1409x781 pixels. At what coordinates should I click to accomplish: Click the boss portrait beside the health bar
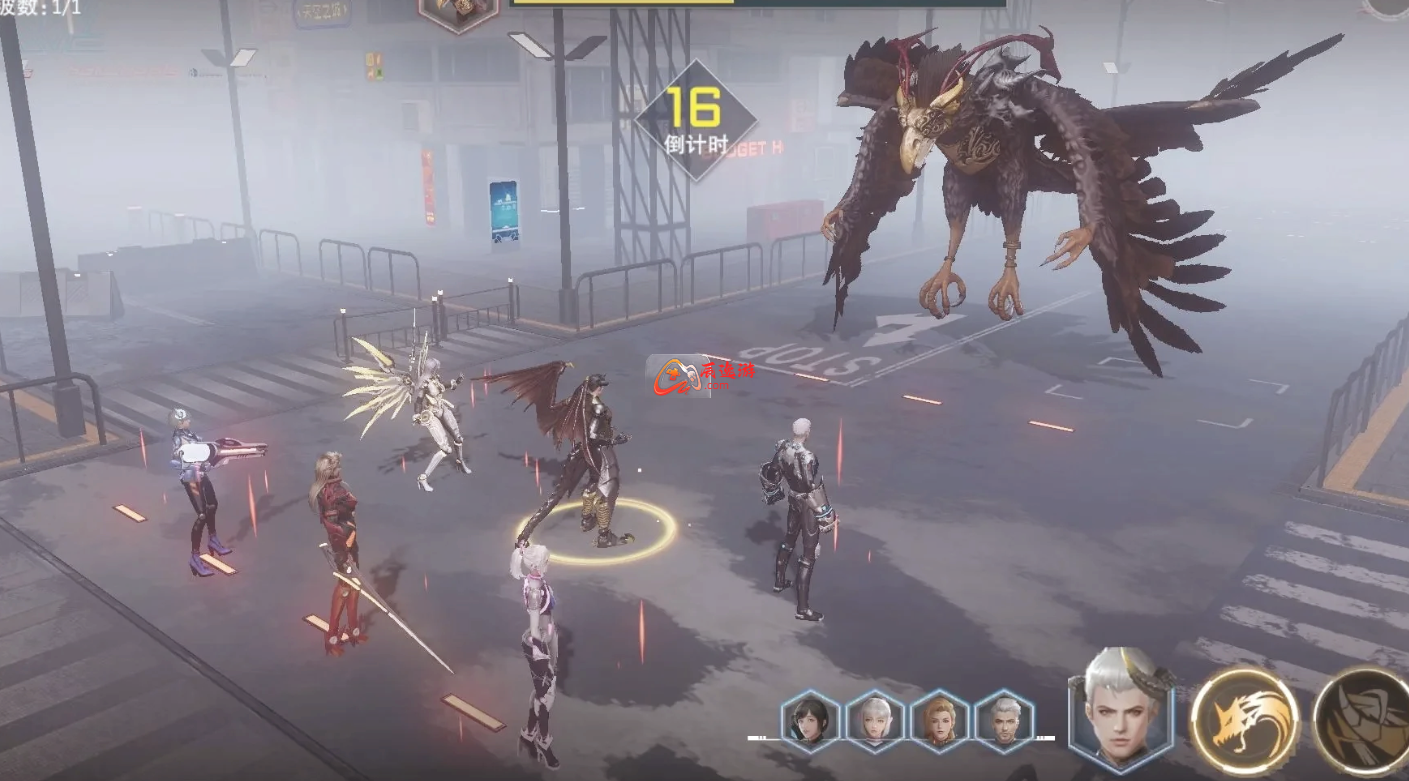click(458, 12)
